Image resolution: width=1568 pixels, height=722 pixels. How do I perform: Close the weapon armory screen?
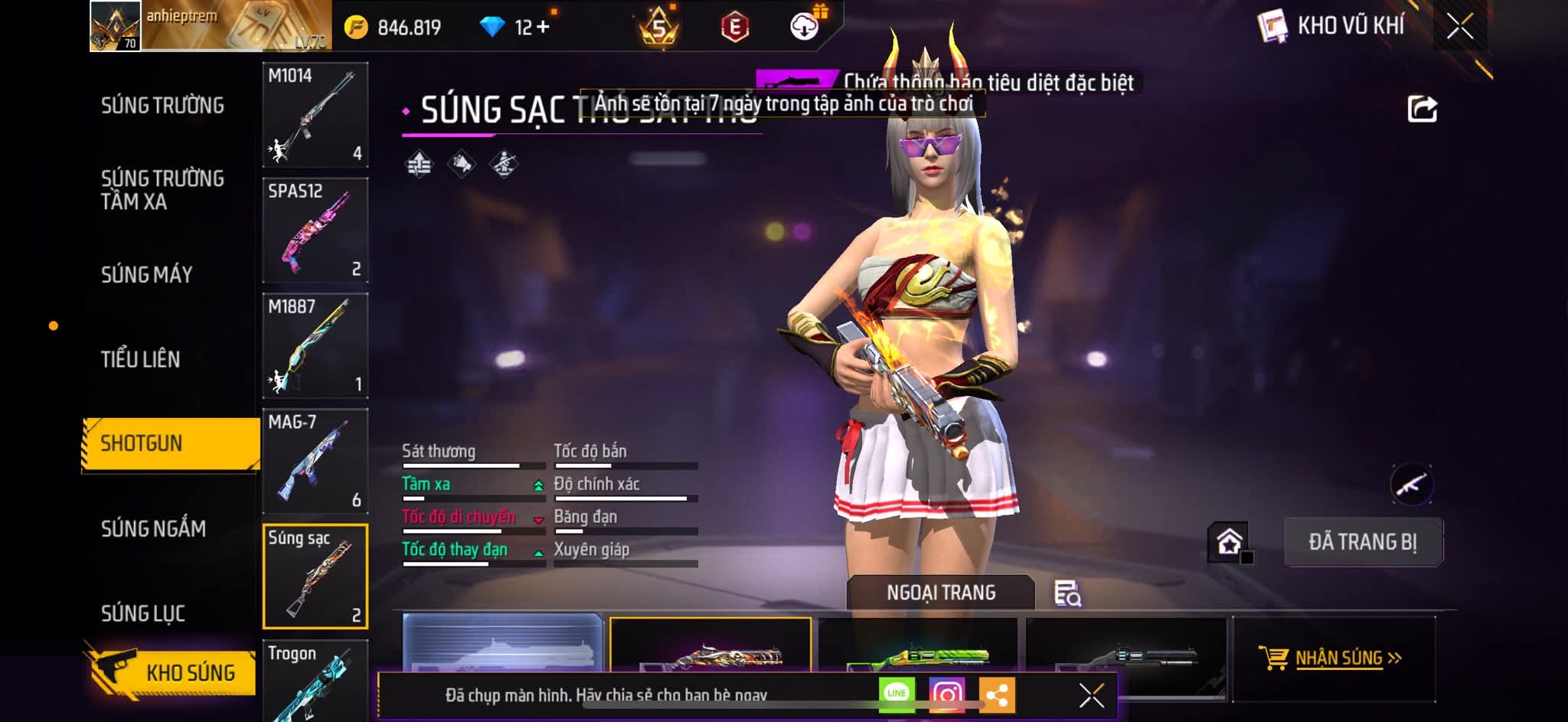(x=1459, y=27)
